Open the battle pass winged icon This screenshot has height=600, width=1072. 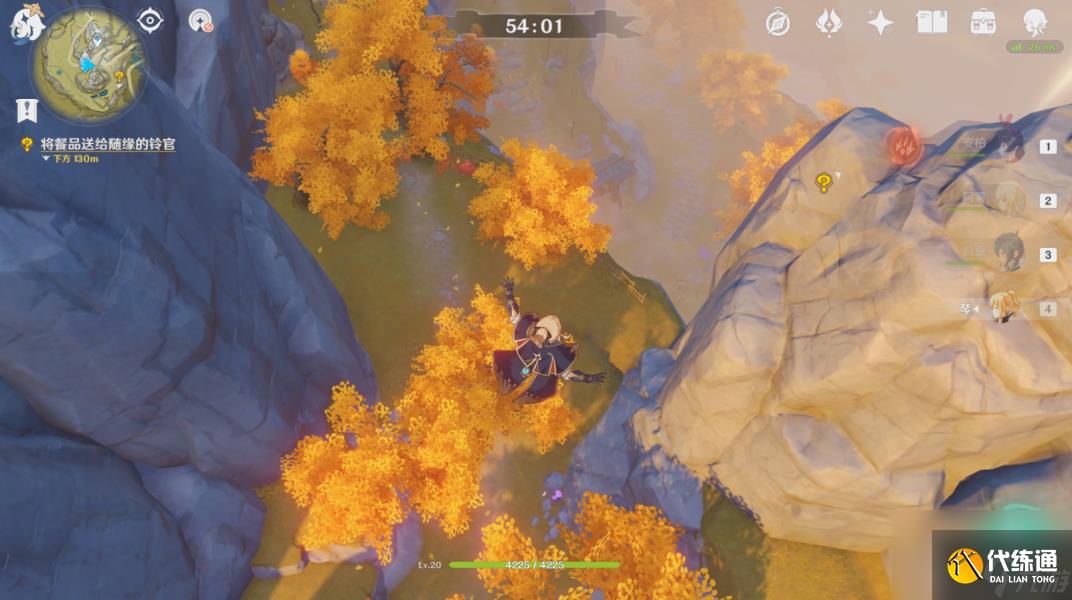click(829, 22)
